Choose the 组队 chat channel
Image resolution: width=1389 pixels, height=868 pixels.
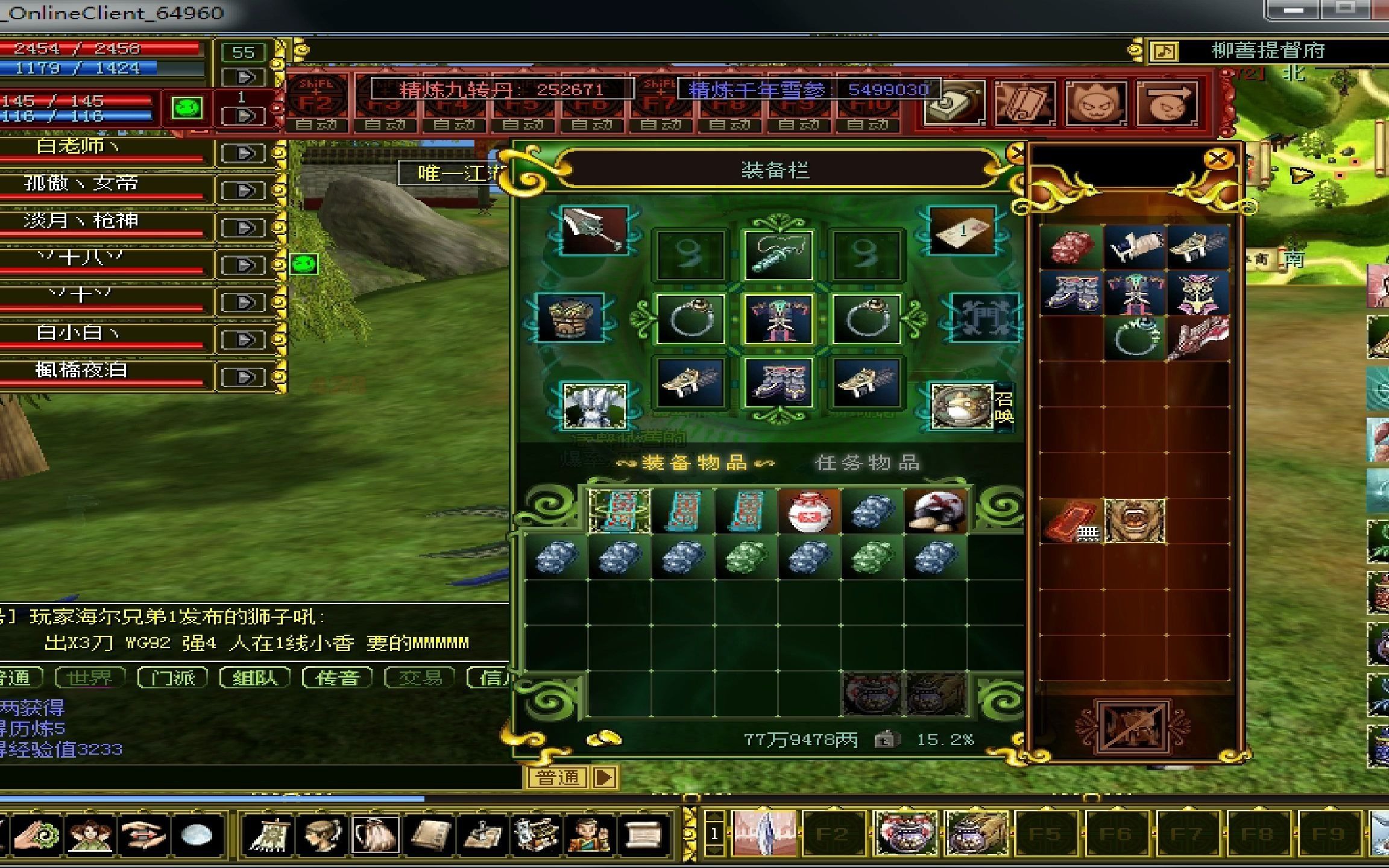pyautogui.click(x=254, y=678)
